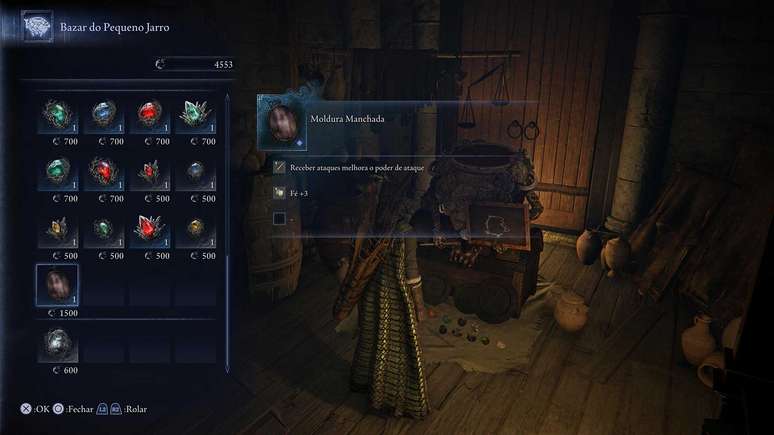
Task: Choose the small green relic priced 500
Action: point(104,229)
